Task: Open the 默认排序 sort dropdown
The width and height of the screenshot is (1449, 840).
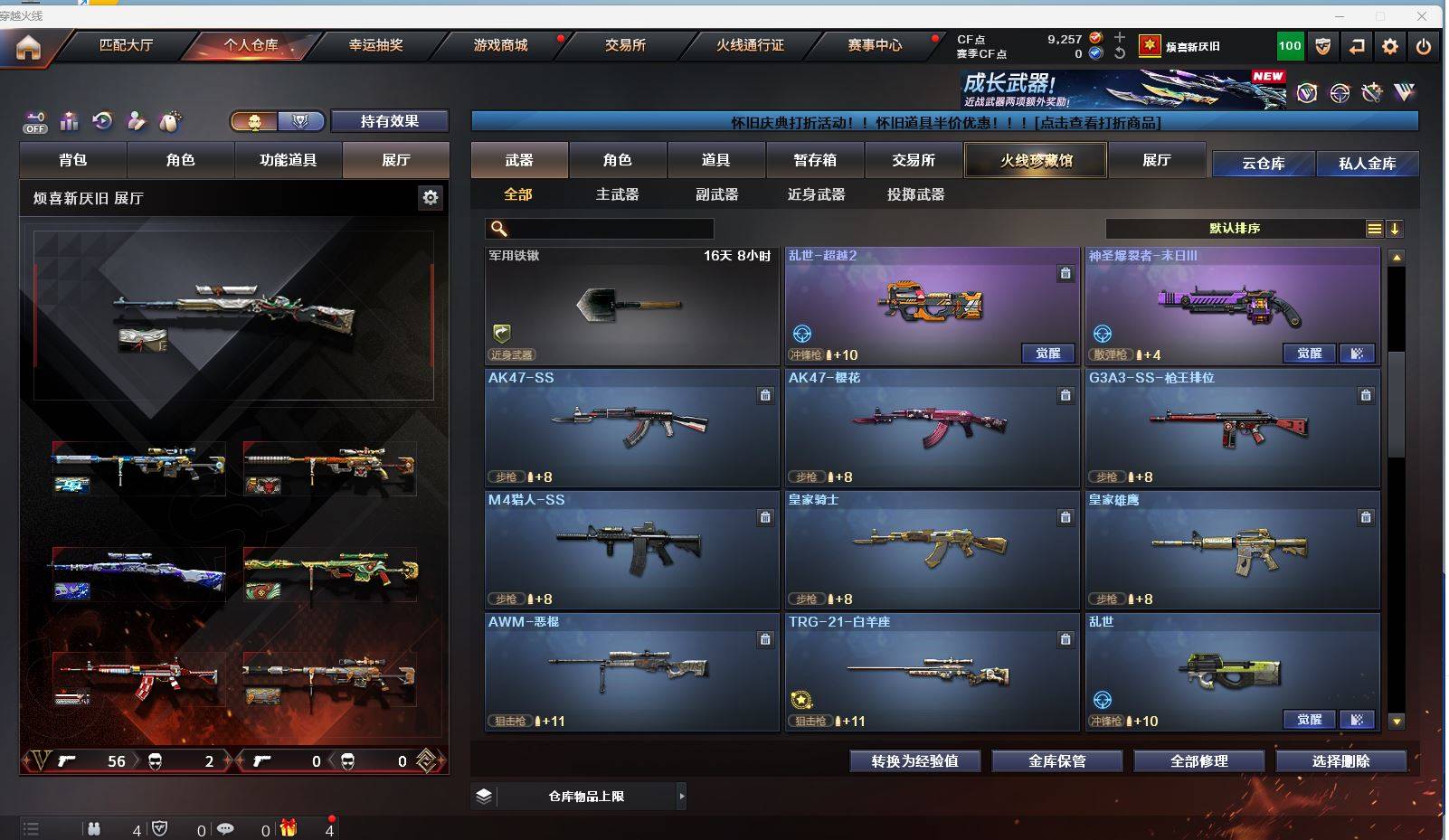Action: (1235, 229)
